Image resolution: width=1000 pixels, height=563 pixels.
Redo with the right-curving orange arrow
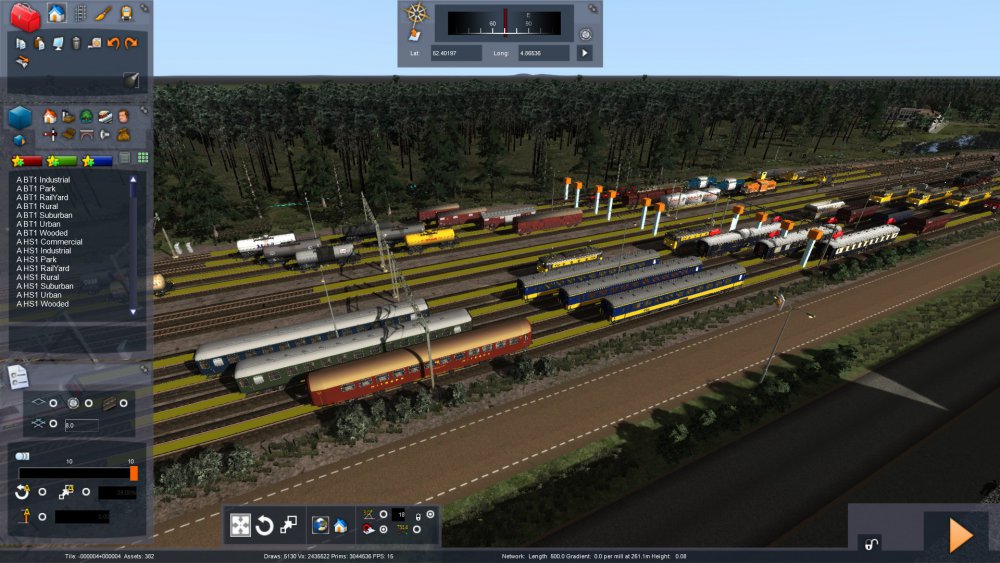coord(131,43)
